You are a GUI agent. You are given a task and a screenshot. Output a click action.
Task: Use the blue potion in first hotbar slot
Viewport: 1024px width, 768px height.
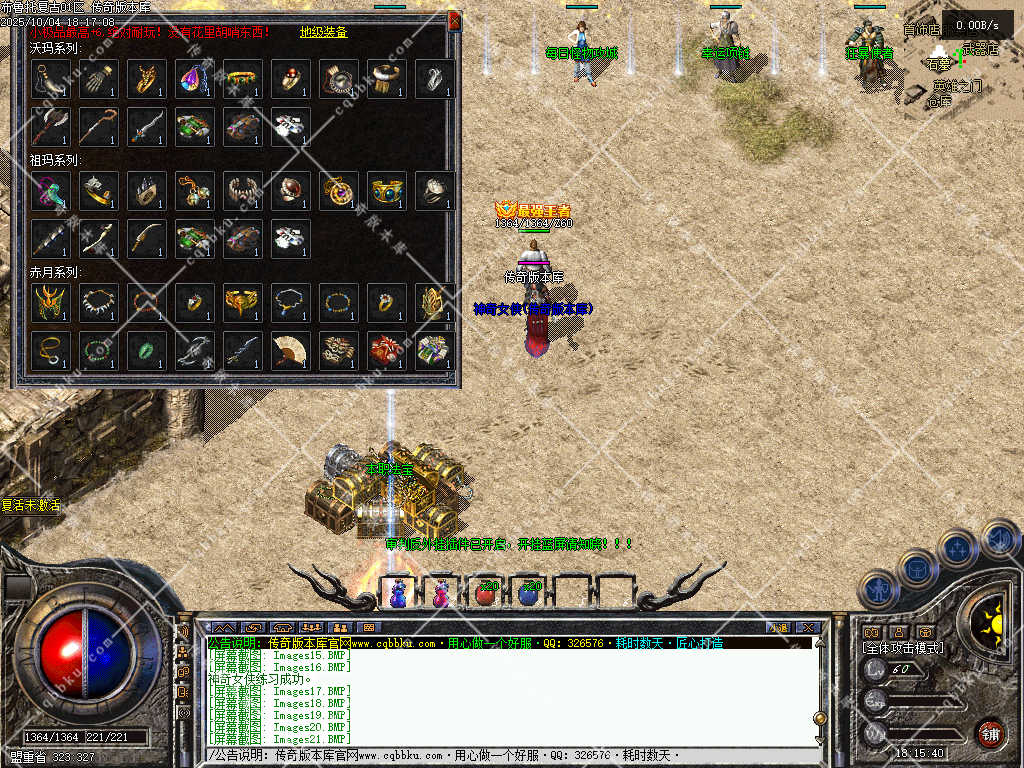(397, 593)
